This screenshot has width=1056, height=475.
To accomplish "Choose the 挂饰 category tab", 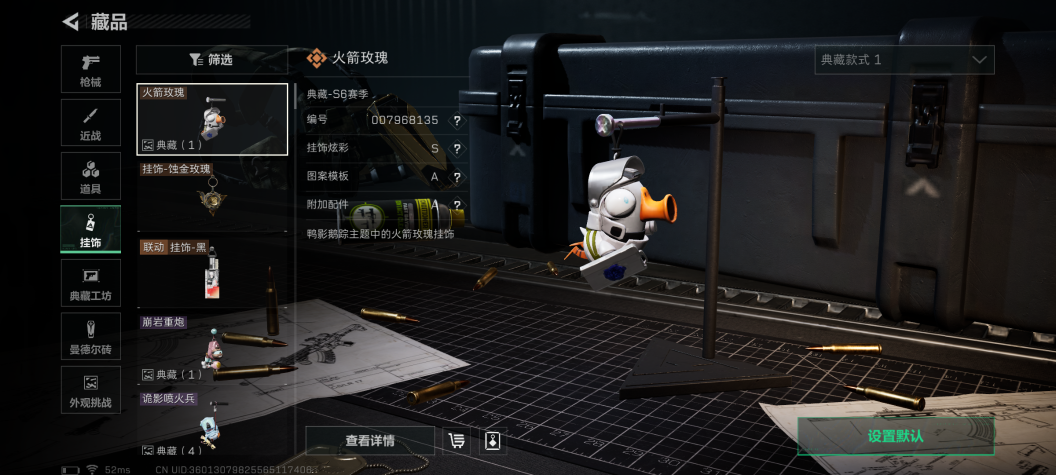I will [x=90, y=229].
